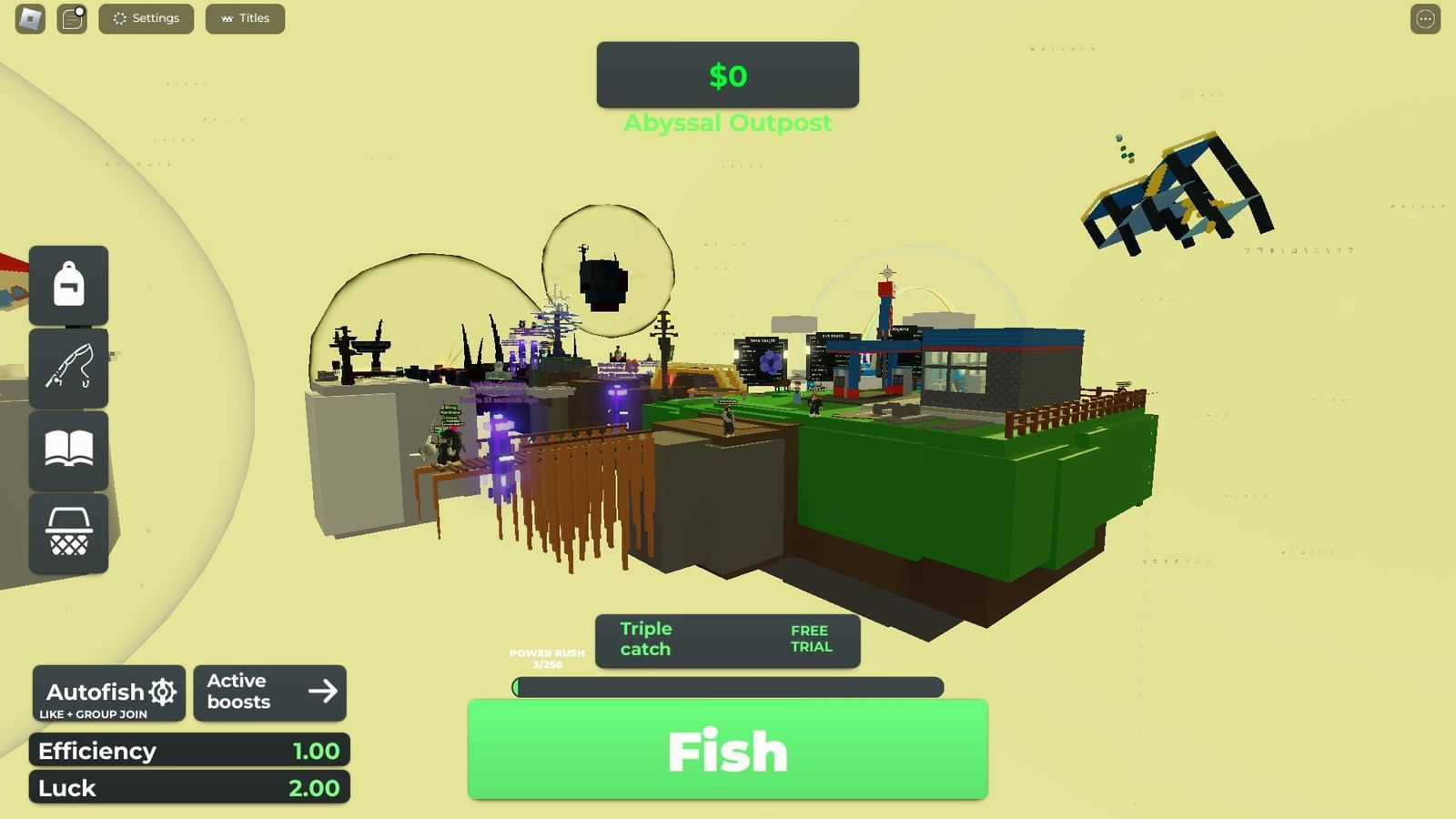Screen dimensions: 1456x819
Task: Open the basket catch icon
Action: pyautogui.click(x=68, y=532)
